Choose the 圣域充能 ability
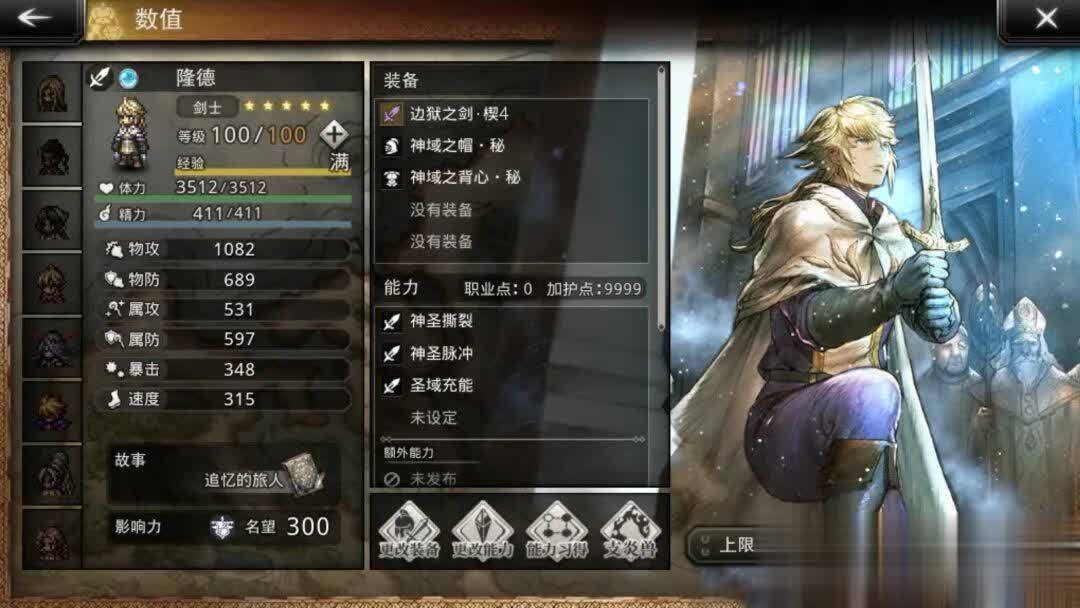 512,385
